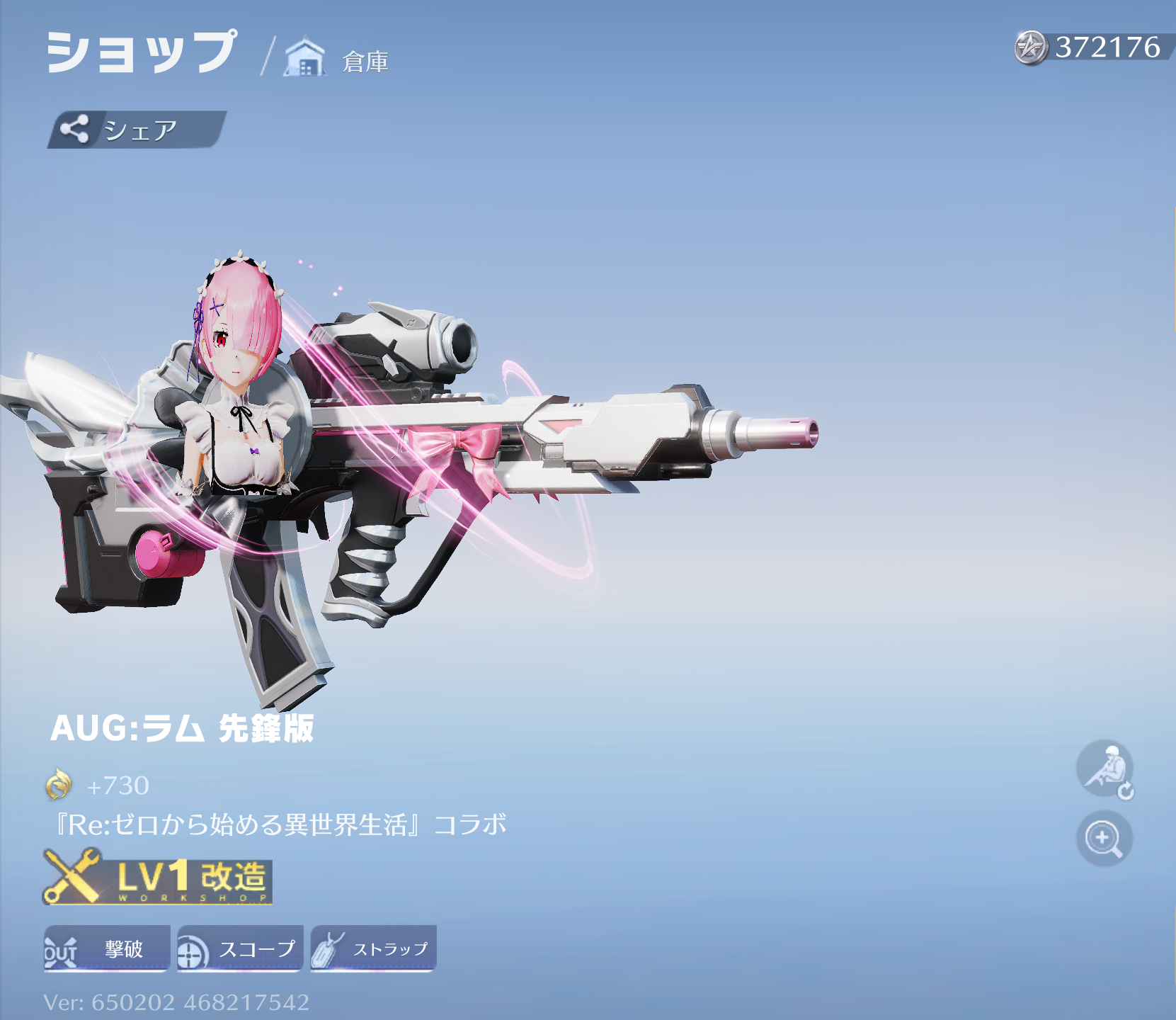Open the 撃破 attachment tab

coord(108,949)
